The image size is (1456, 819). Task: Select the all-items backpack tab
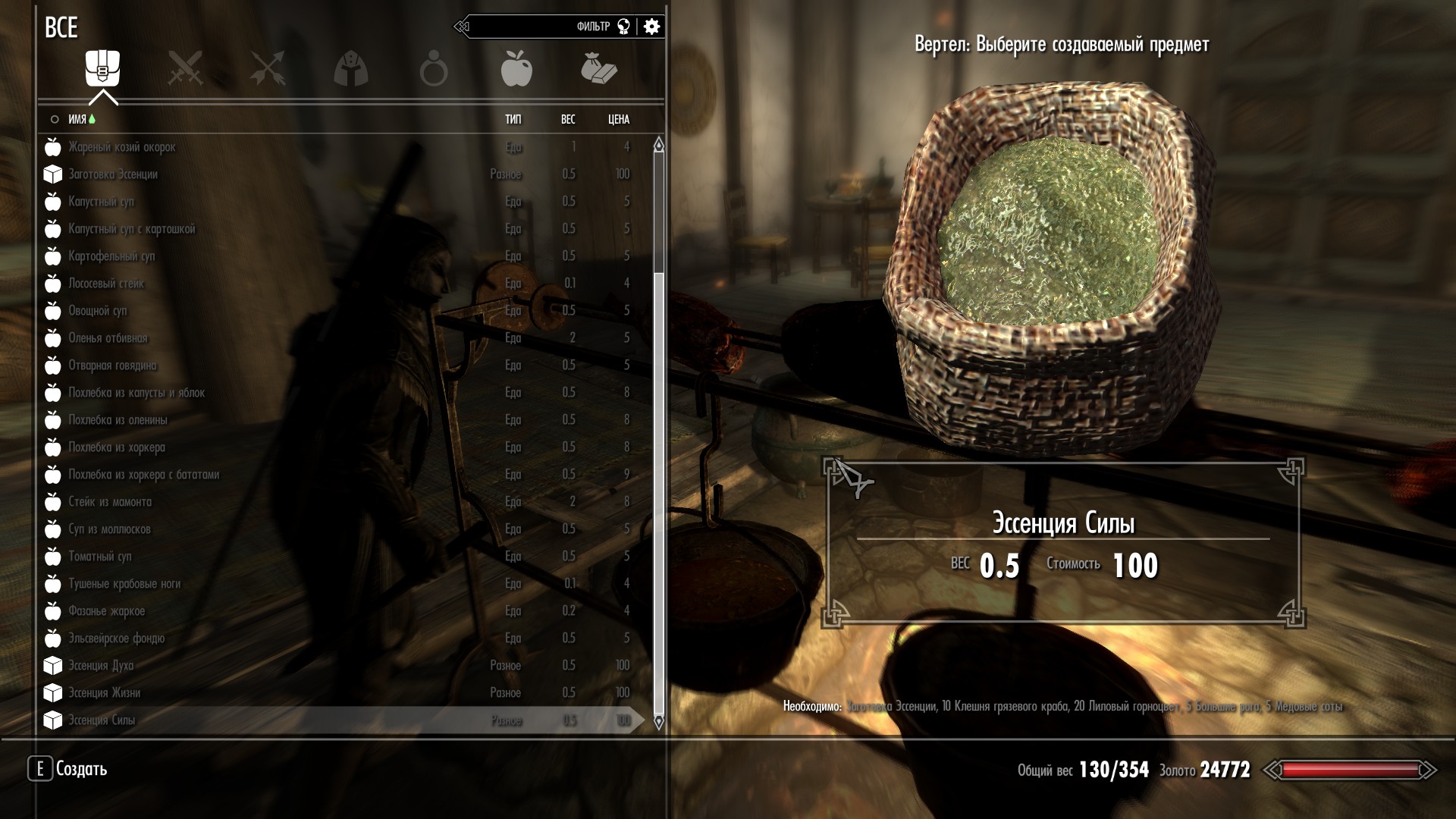click(102, 68)
